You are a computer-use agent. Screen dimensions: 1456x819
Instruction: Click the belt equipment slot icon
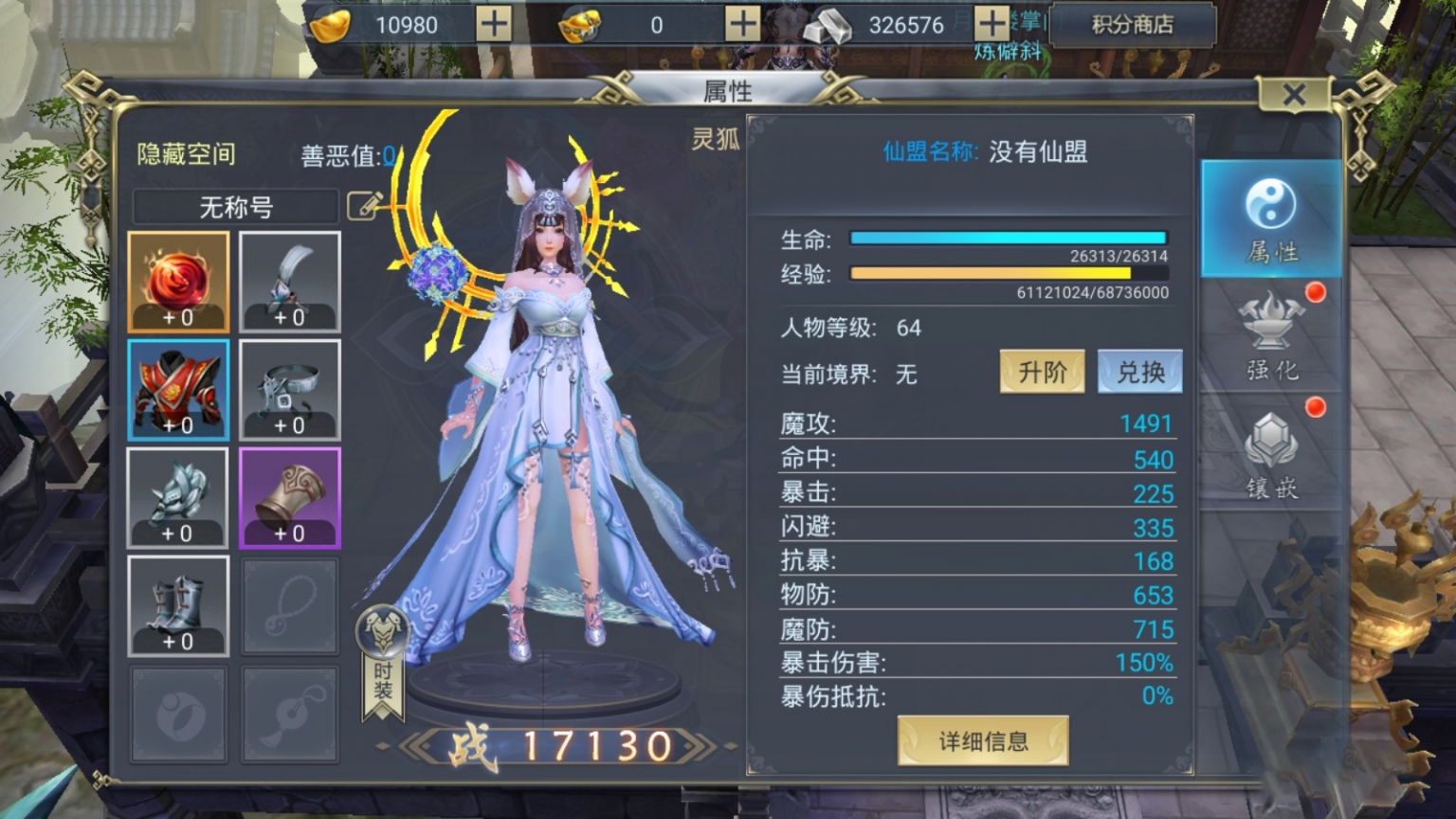click(289, 389)
